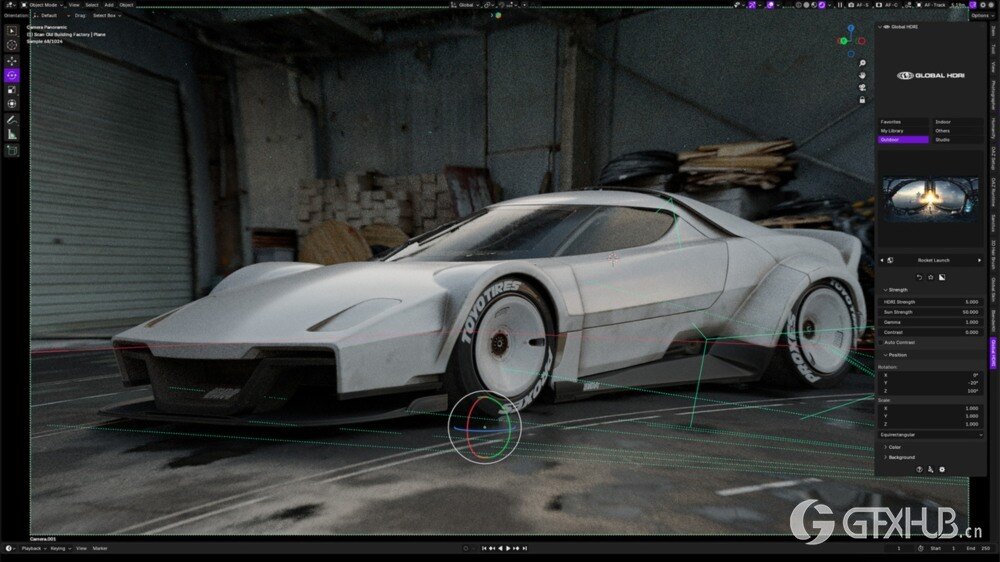Image resolution: width=1000 pixels, height=562 pixels.
Task: Open the Equirectangular projection dropdown
Action: pos(930,435)
